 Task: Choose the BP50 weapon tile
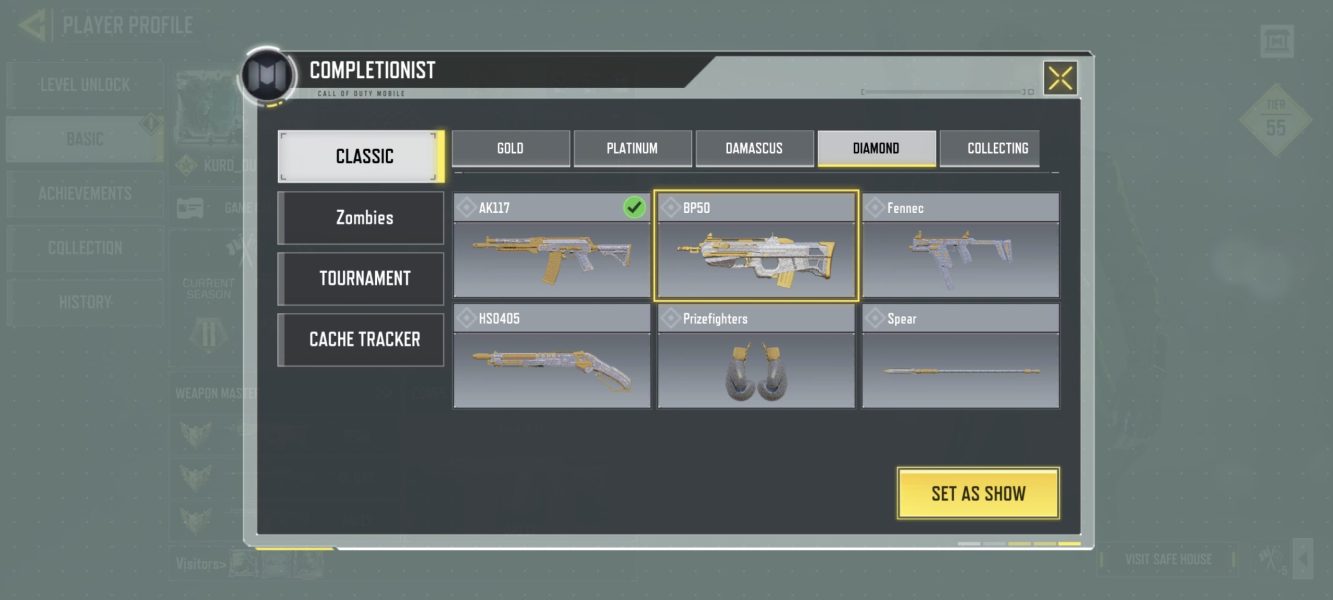756,246
